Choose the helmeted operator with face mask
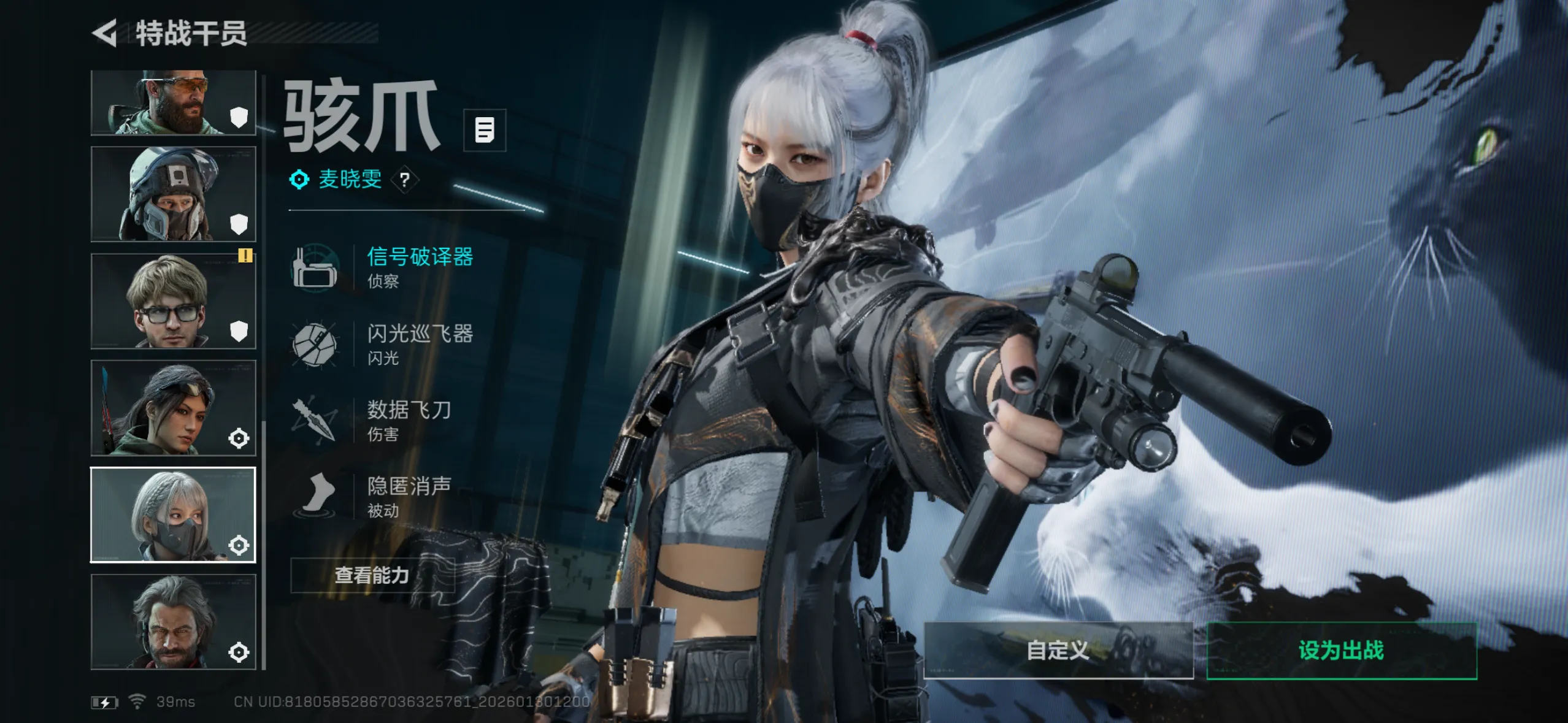Screen dimensions: 1568x723 tap(173, 194)
